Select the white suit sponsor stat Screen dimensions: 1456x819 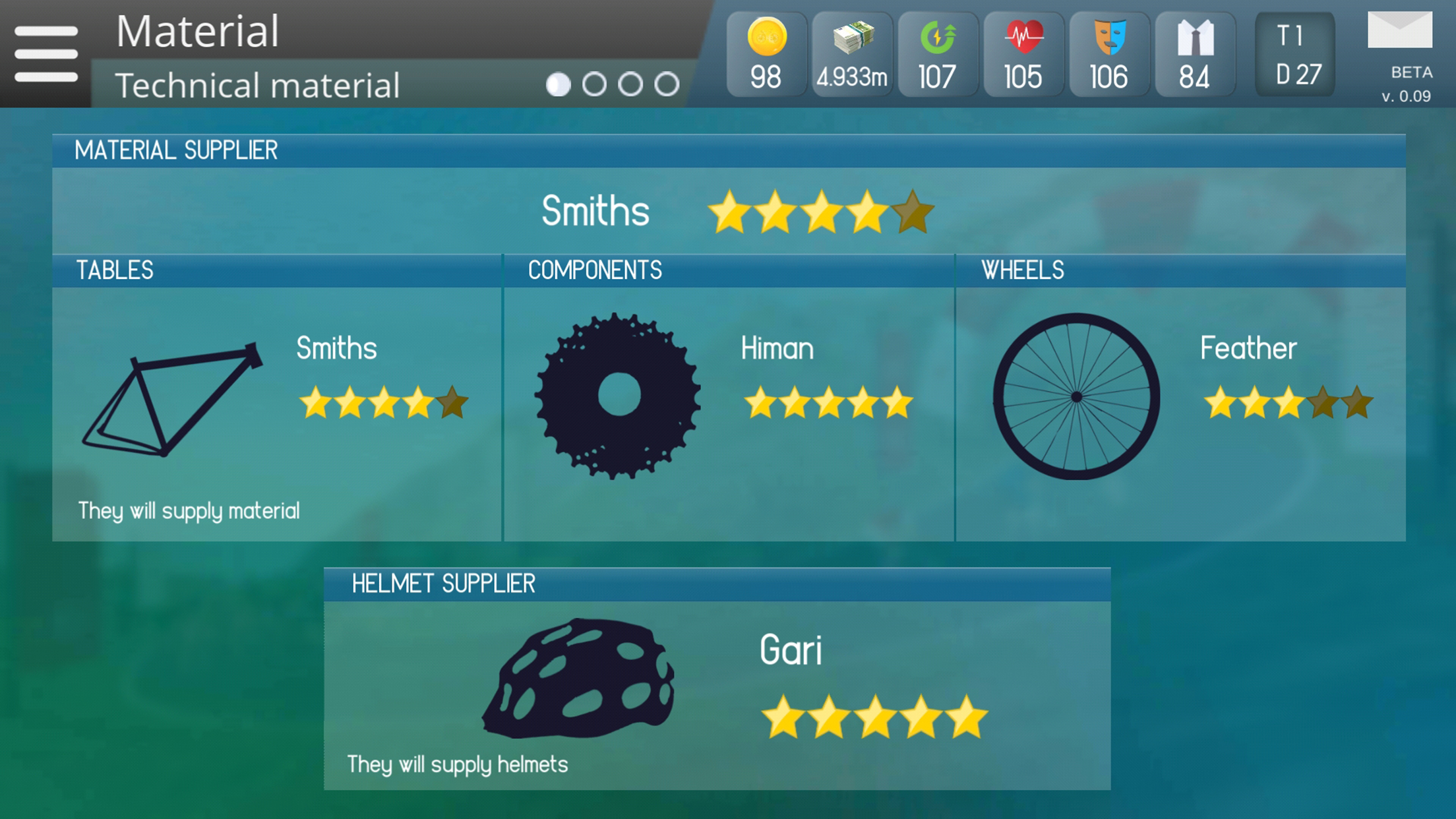coord(1195,54)
